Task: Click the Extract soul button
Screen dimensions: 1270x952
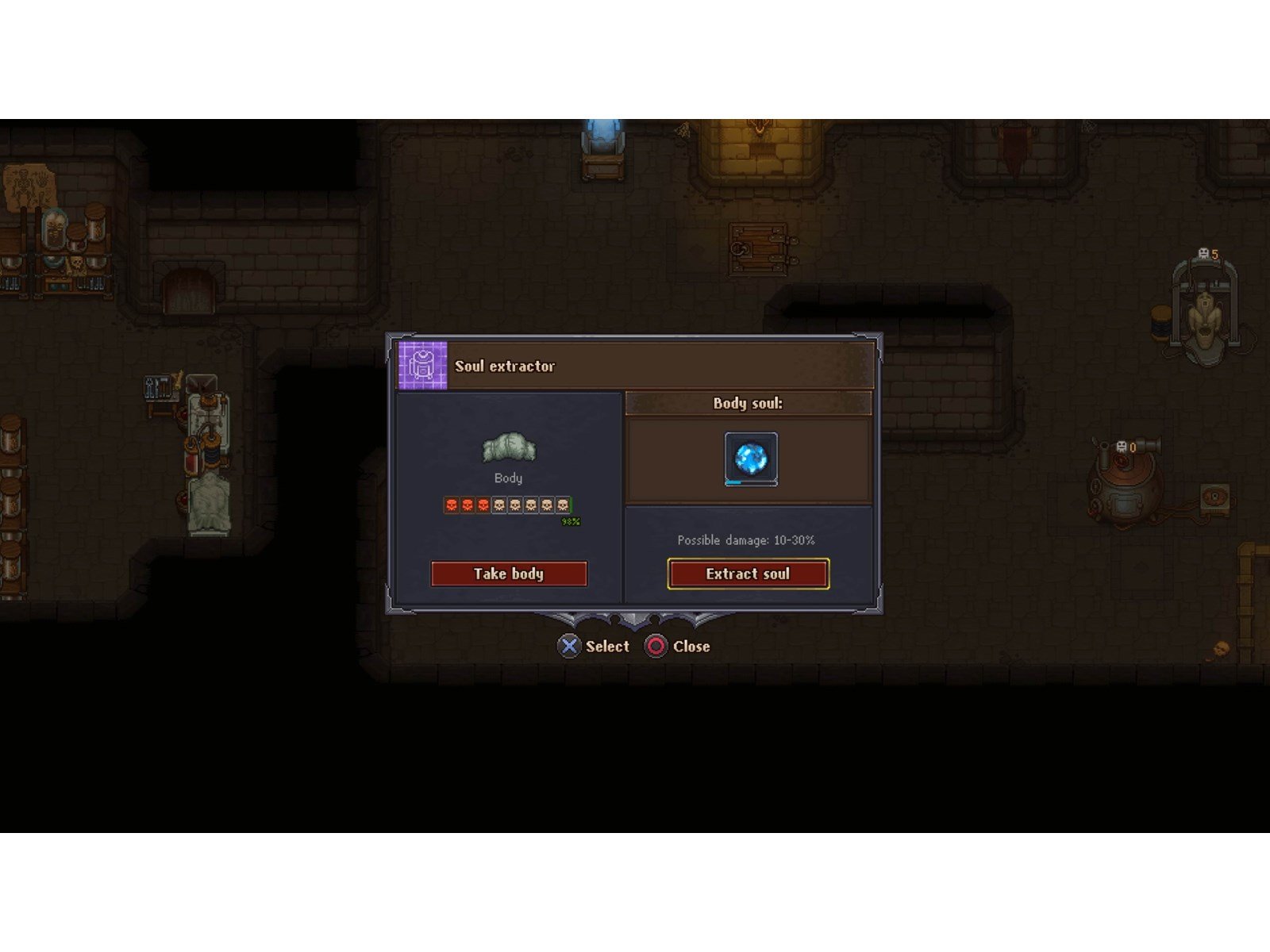Action: pyautogui.click(x=748, y=574)
